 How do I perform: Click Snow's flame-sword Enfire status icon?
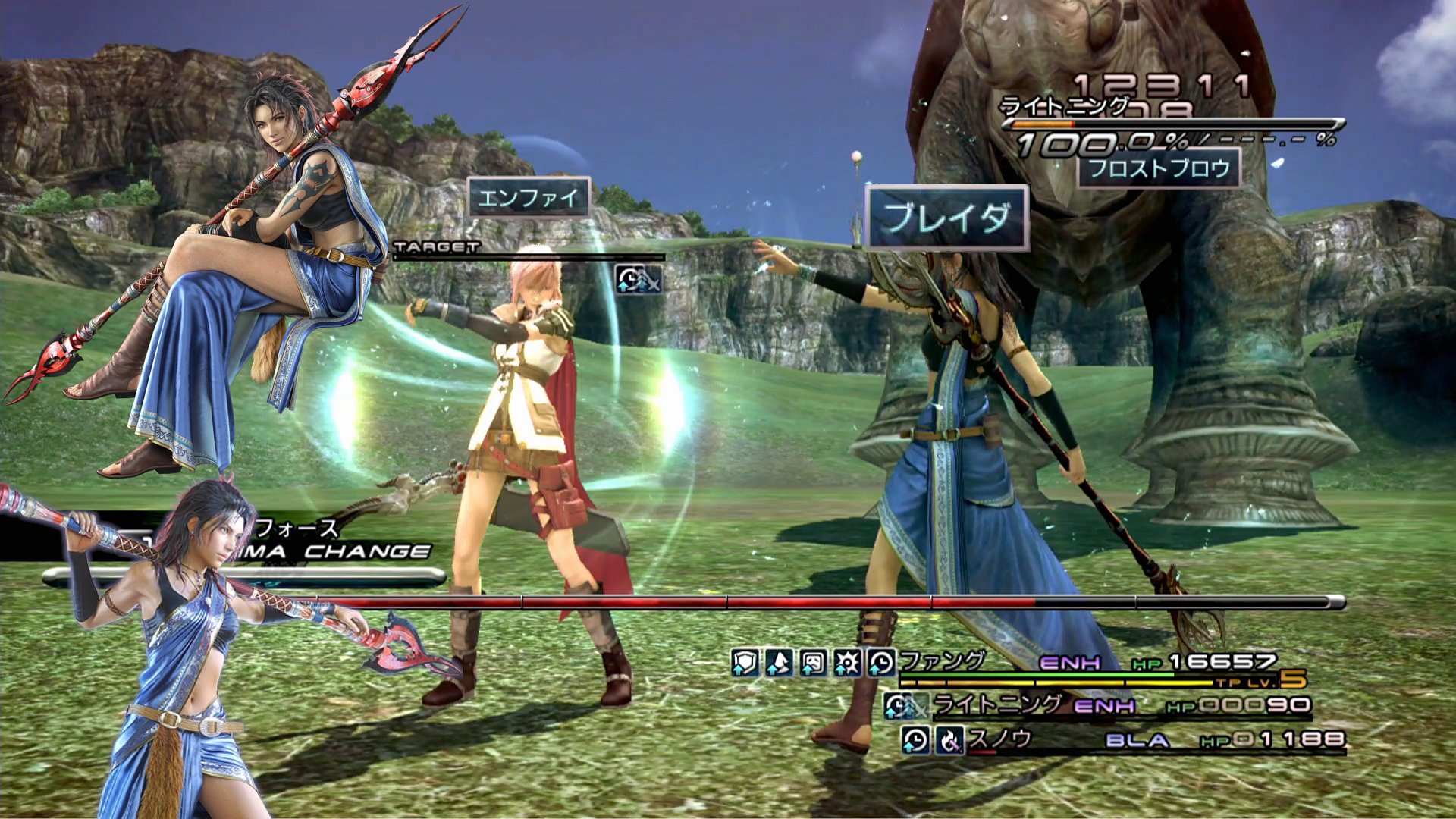tap(949, 739)
